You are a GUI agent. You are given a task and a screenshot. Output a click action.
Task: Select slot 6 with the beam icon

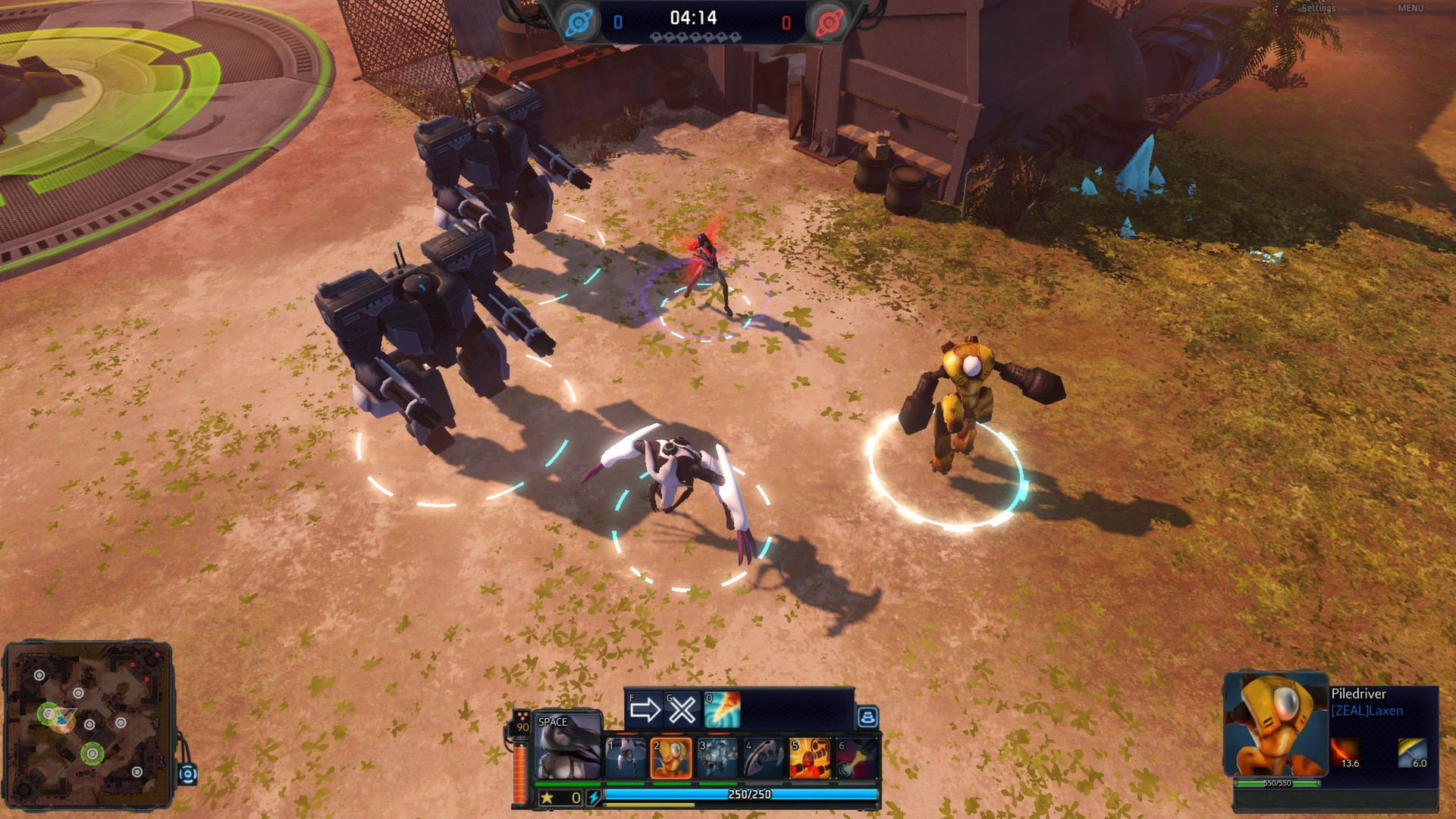click(x=856, y=758)
